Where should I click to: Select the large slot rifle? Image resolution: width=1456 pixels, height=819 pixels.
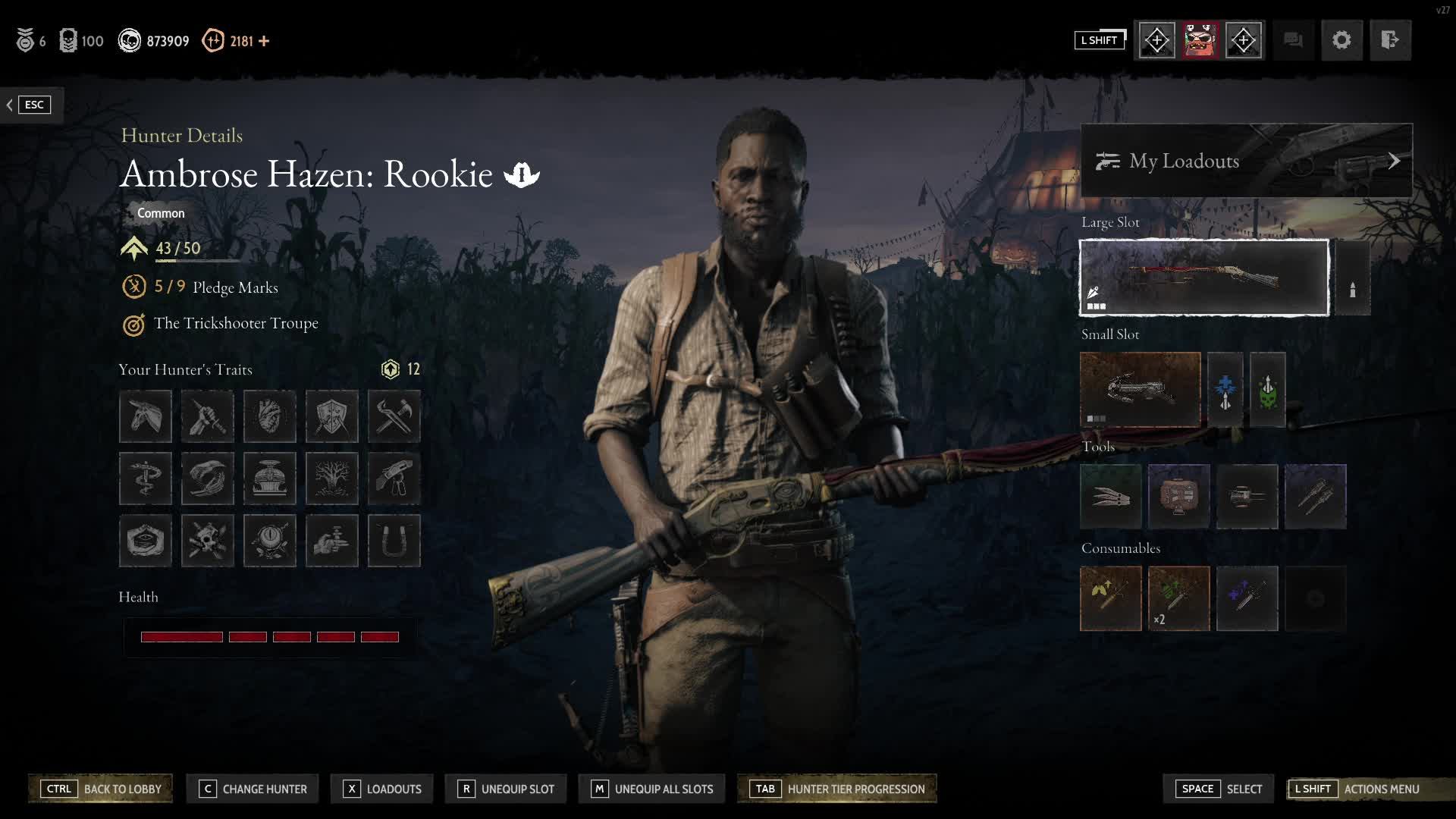coord(1203,278)
